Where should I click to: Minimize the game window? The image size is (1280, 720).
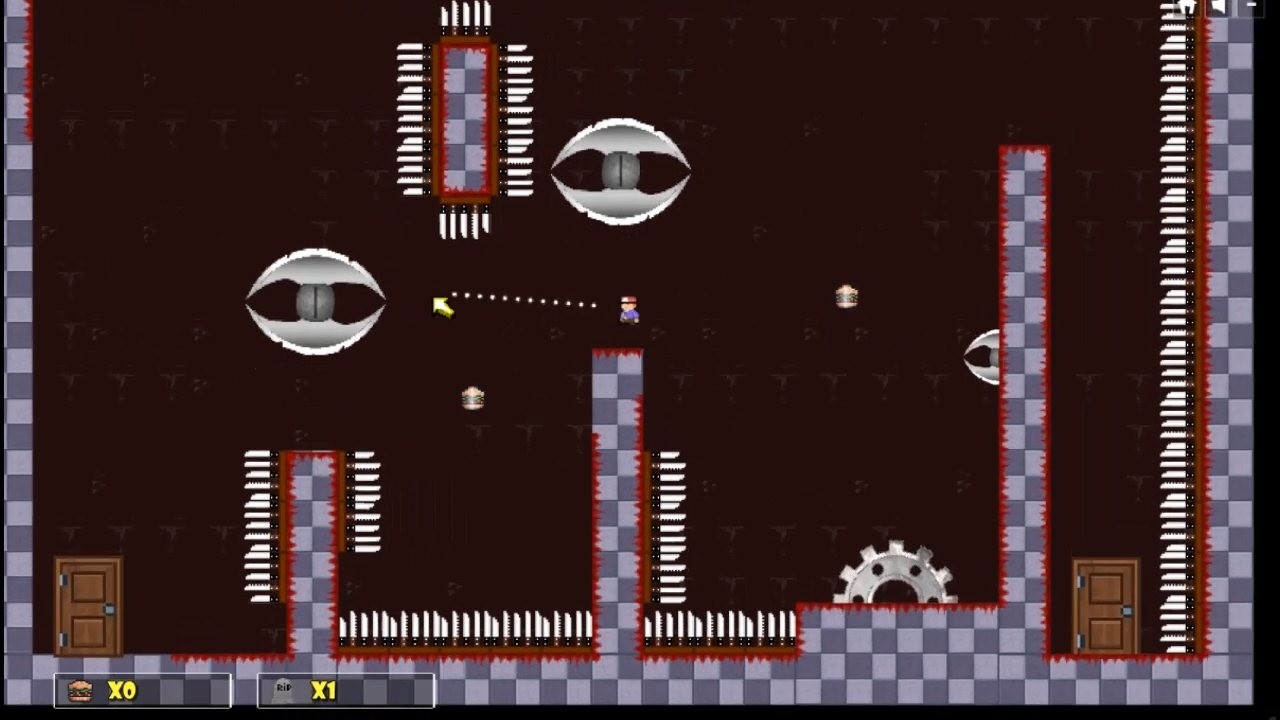1252,5
